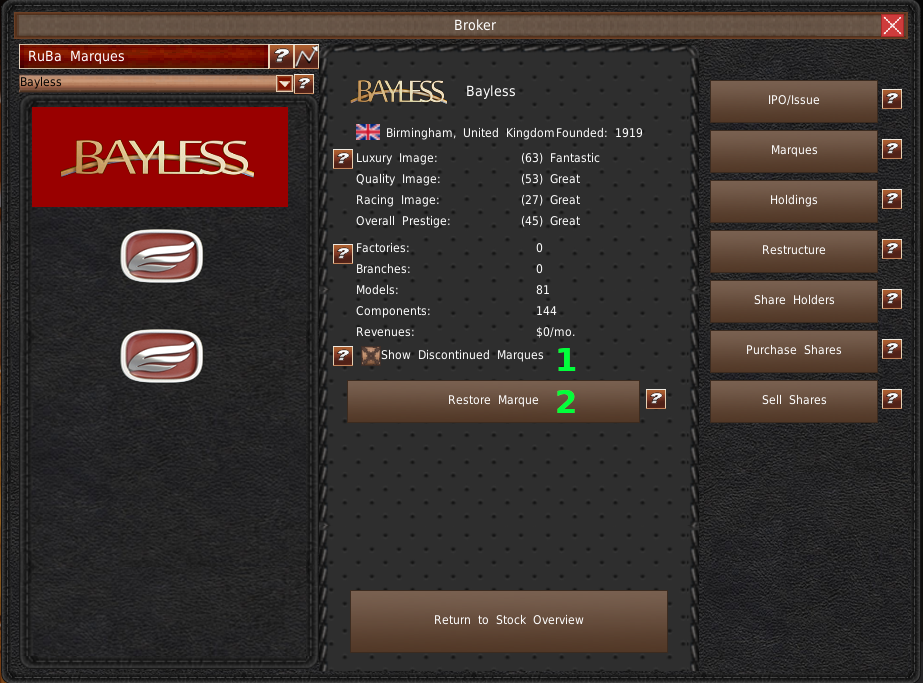The image size is (923, 683).
Task: Choose Purchase Shares
Action: pyautogui.click(x=793, y=350)
